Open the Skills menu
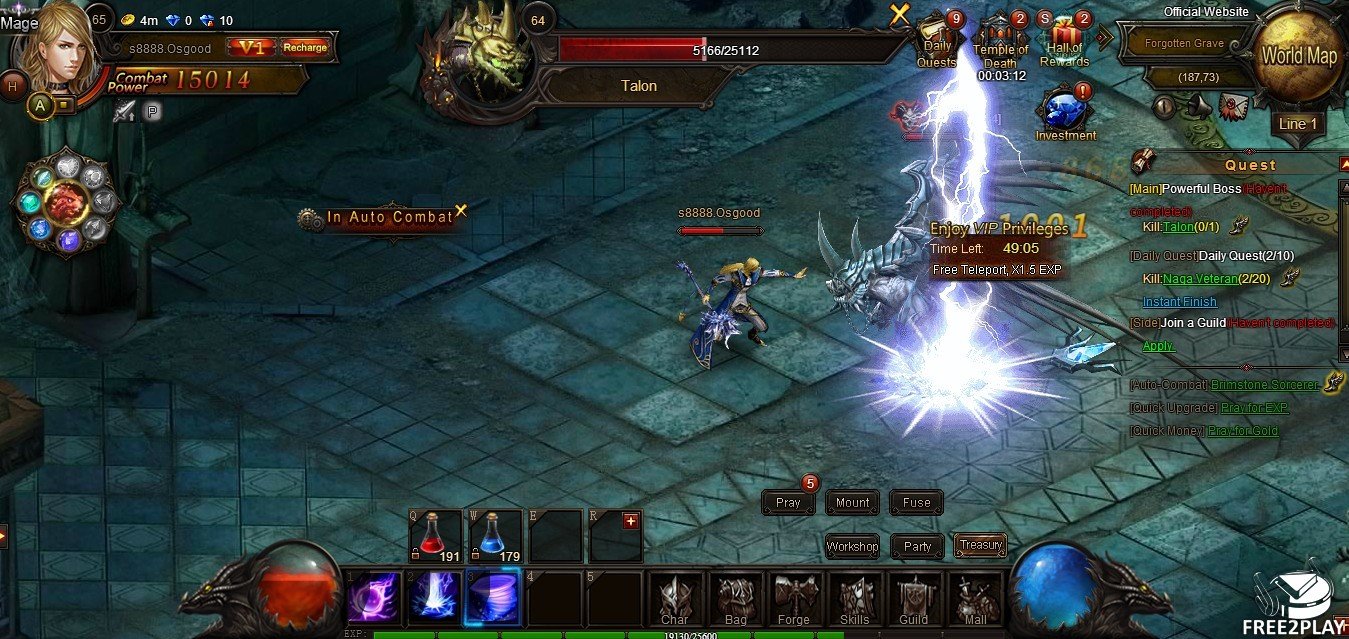 [x=854, y=599]
